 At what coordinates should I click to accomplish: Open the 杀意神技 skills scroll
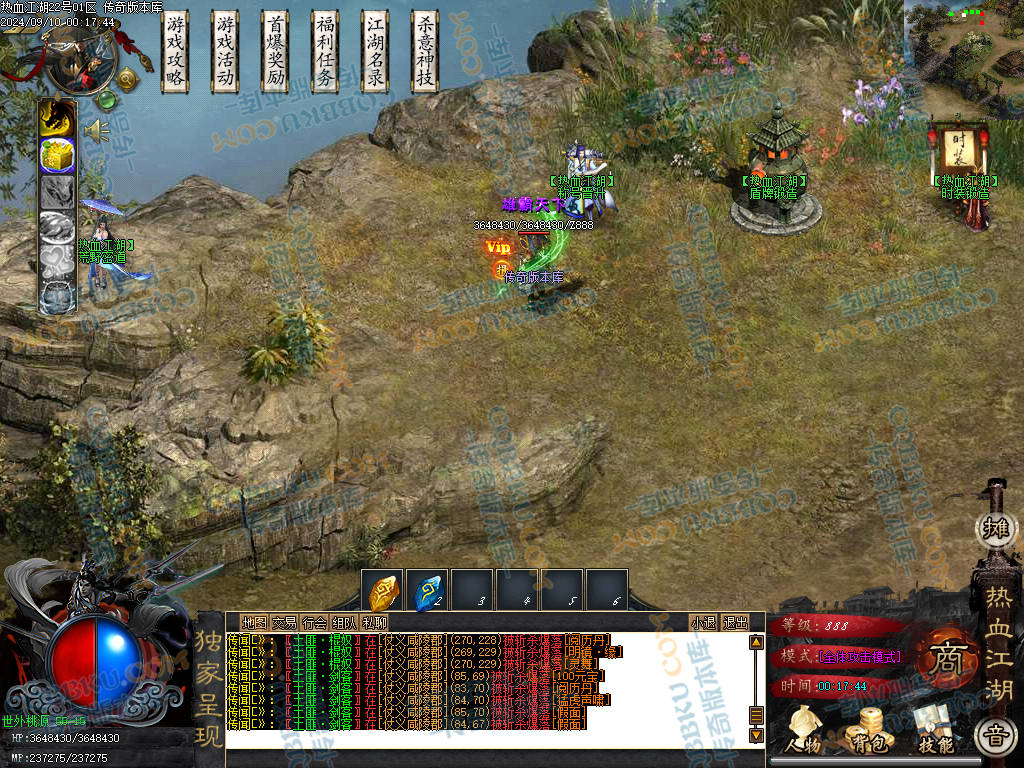(425, 52)
